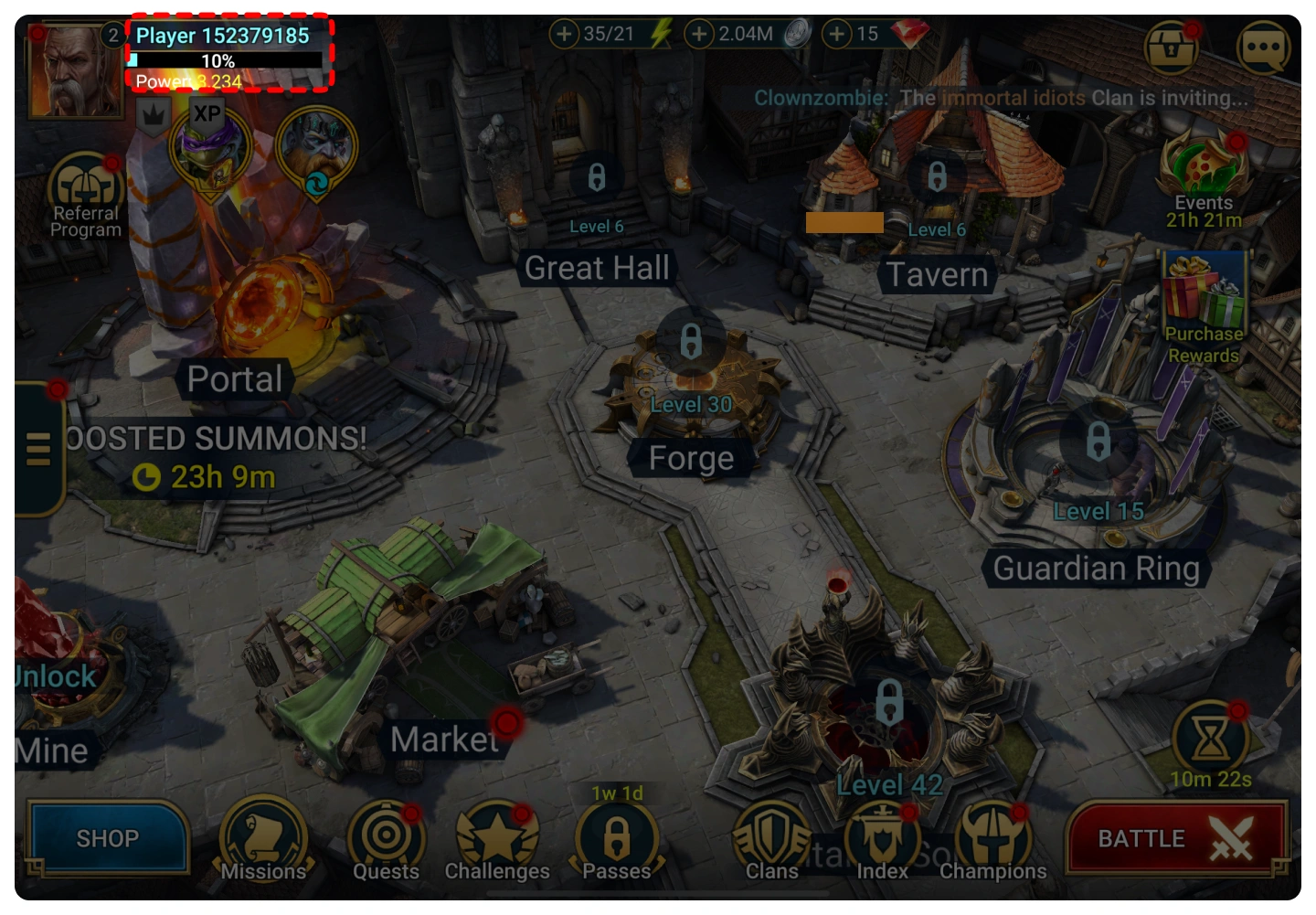Add gems with the plus button
The height and width of the screenshot is (915, 1316).
836,35
